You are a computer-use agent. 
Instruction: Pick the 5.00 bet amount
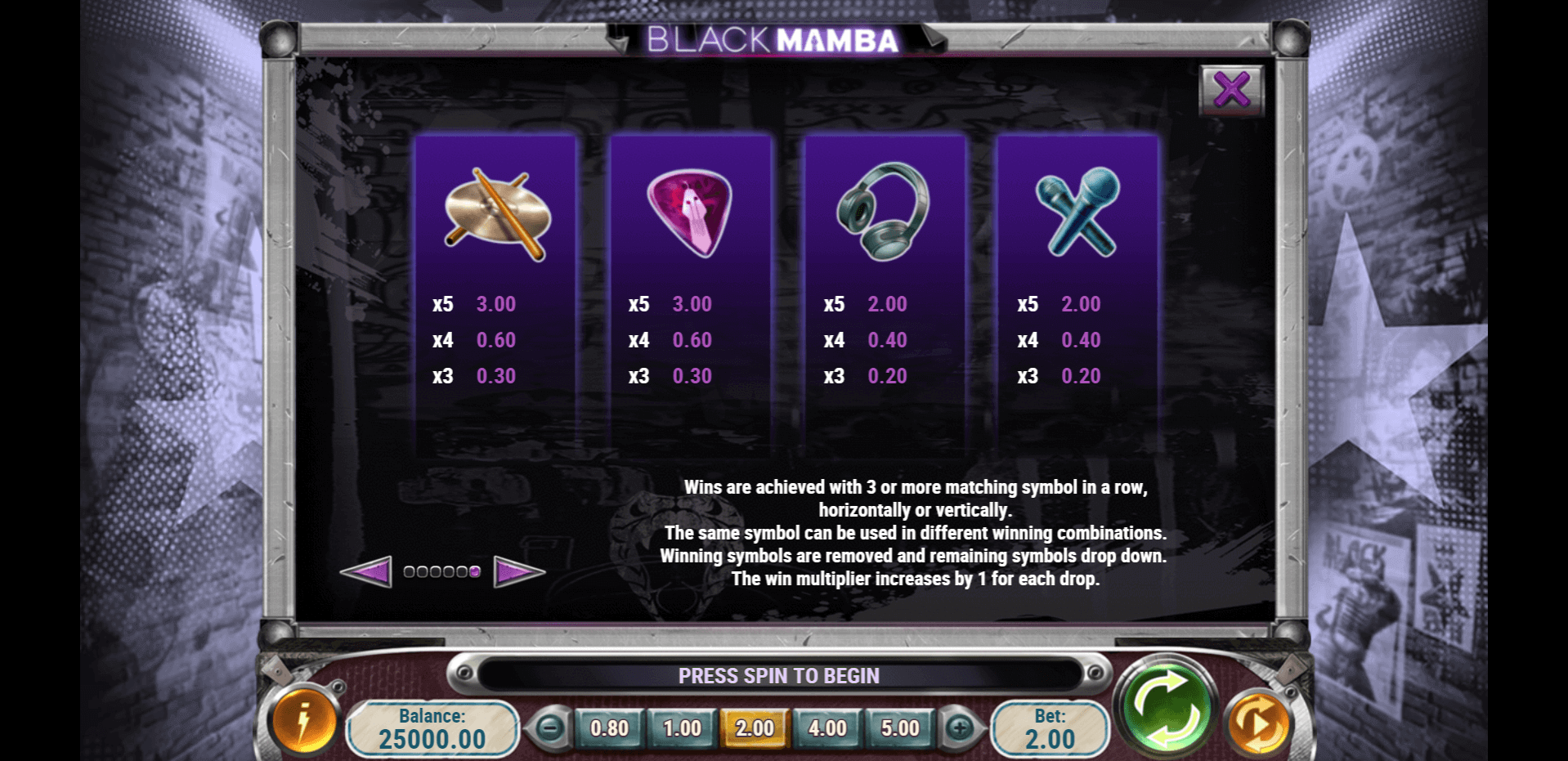click(x=900, y=727)
